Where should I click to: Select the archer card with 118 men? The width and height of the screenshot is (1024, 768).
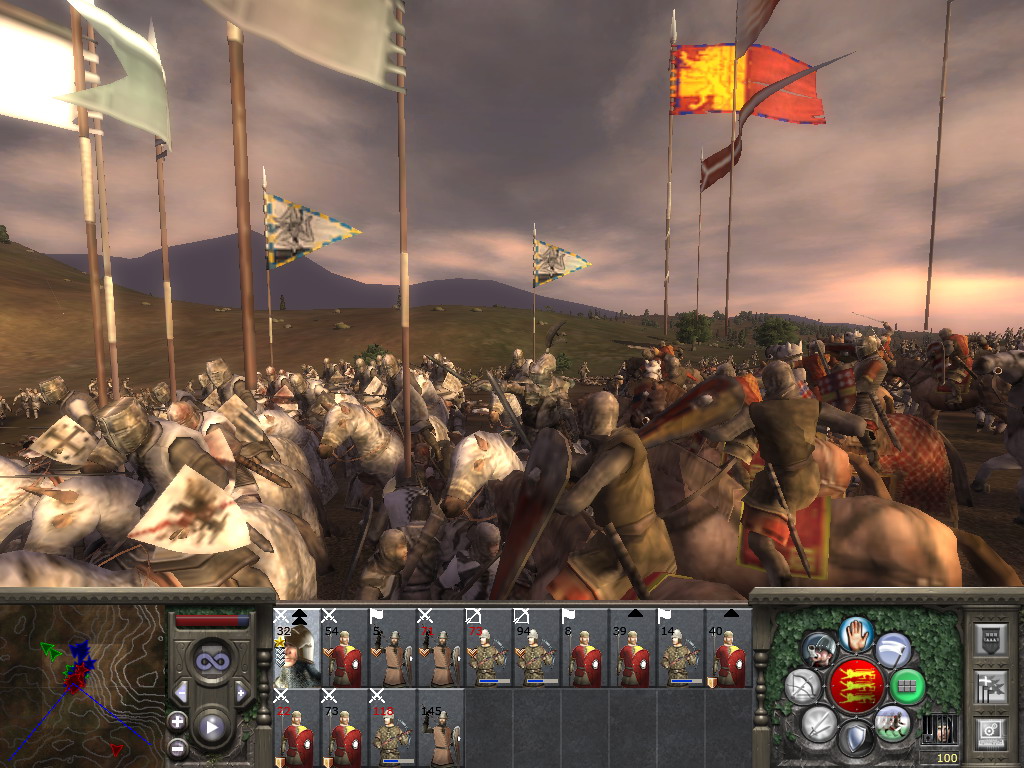click(393, 728)
